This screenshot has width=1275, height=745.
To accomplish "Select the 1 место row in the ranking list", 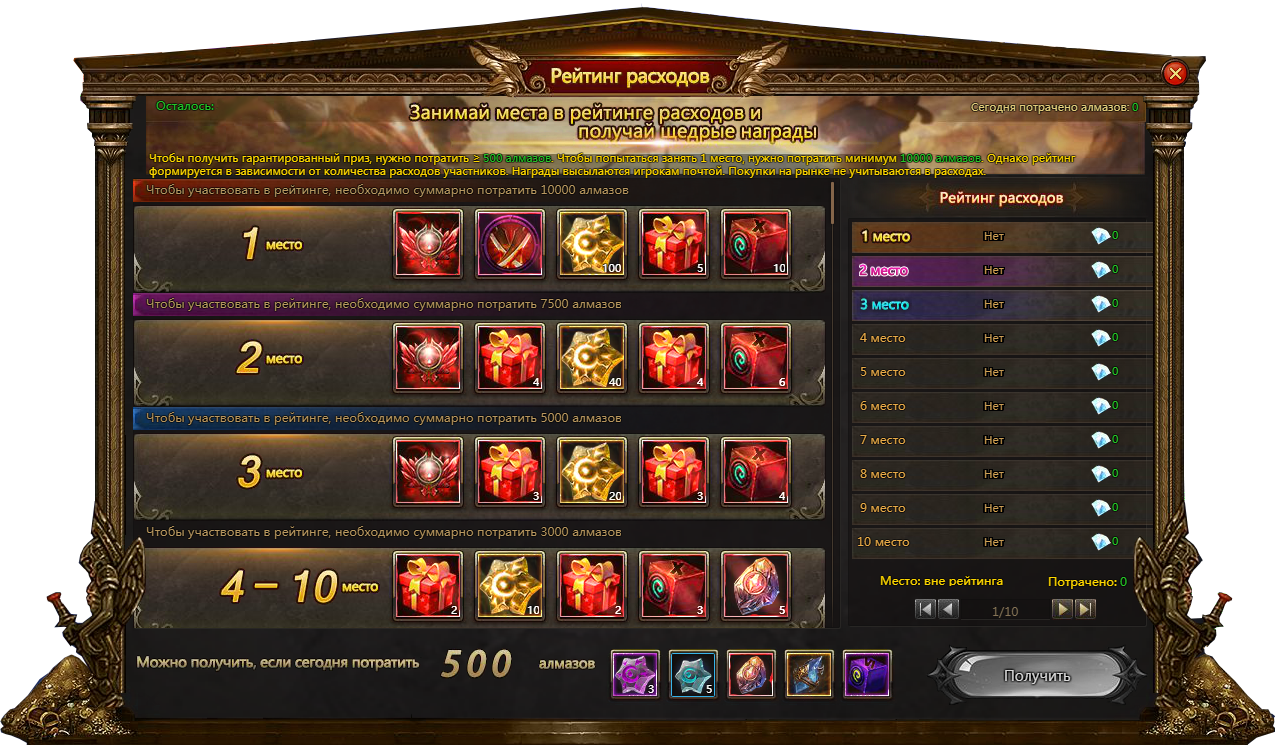I will click(x=1000, y=237).
